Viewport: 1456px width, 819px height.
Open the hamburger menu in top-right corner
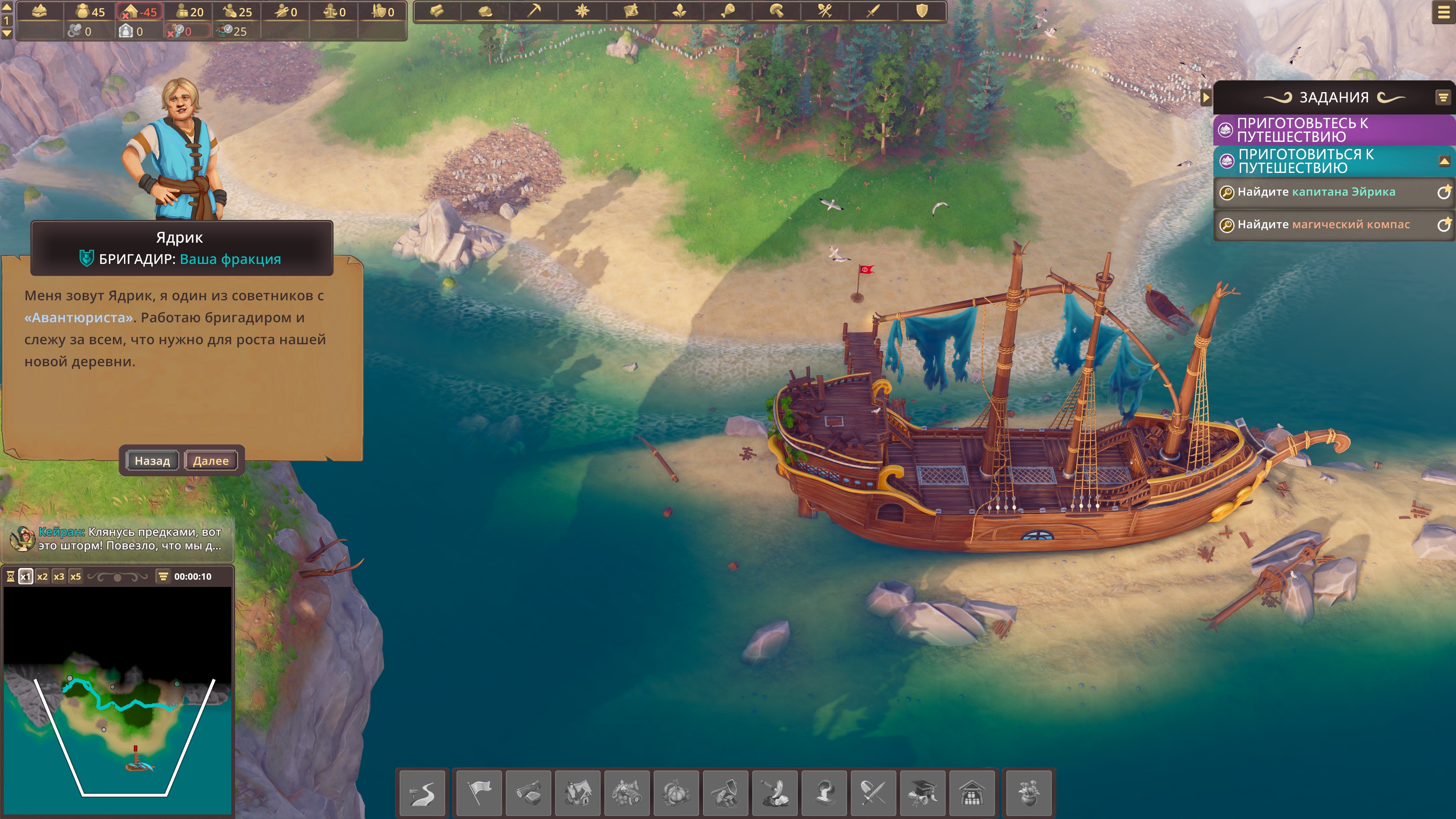tap(1442, 13)
